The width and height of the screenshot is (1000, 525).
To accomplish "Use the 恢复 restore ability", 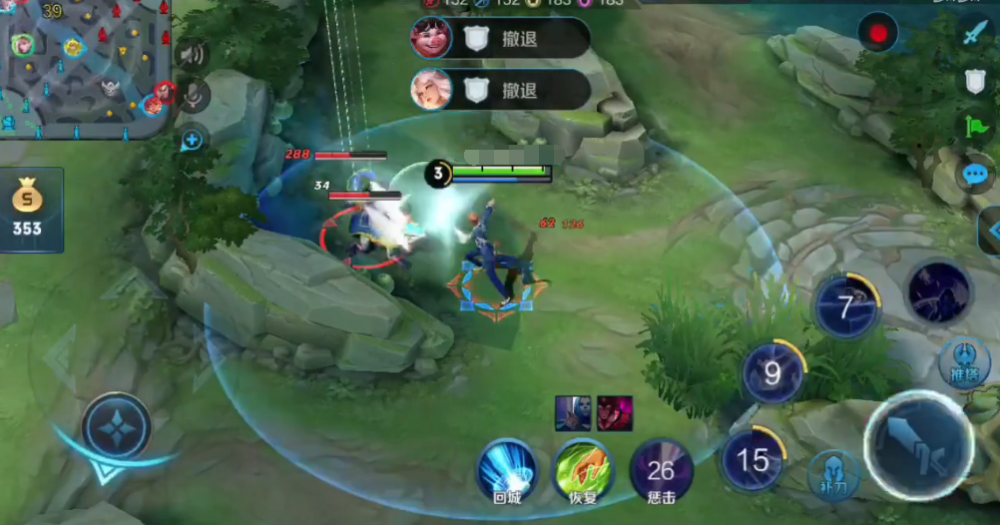I will coord(584,469).
